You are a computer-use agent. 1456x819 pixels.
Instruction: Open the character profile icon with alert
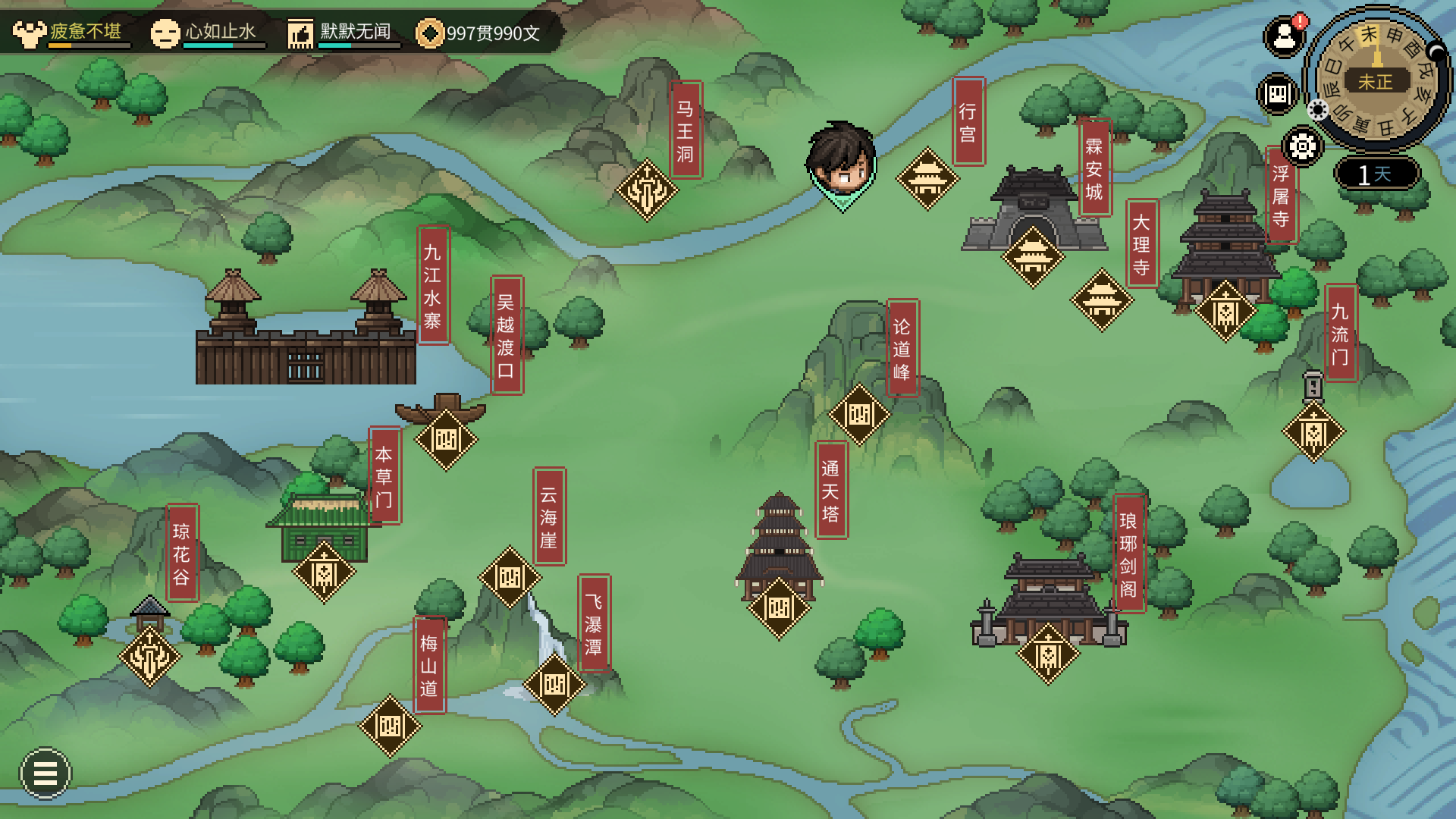[x=1284, y=36]
